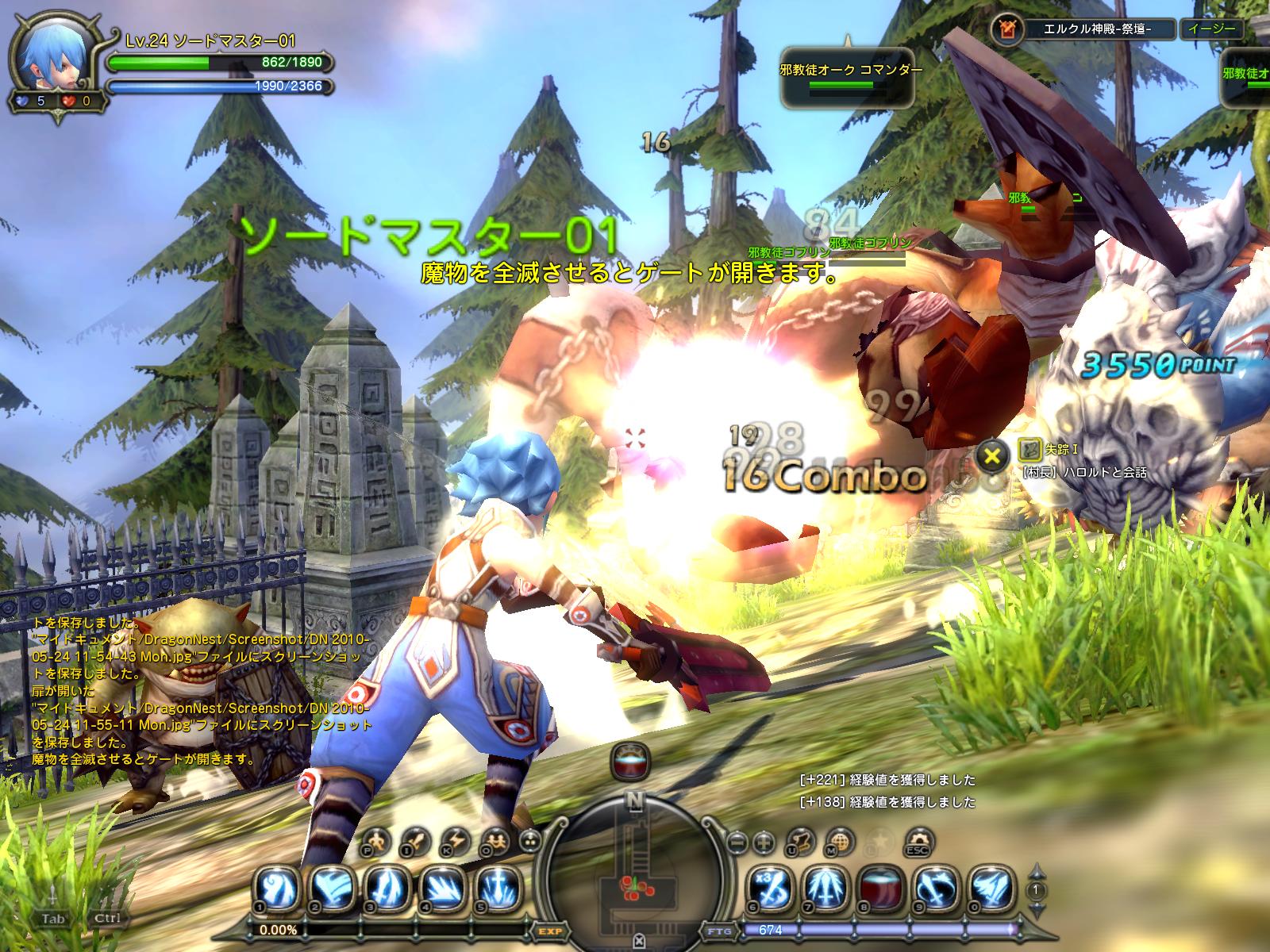Close the tracked quest with X button
The height and width of the screenshot is (952, 1270).
[x=991, y=455]
